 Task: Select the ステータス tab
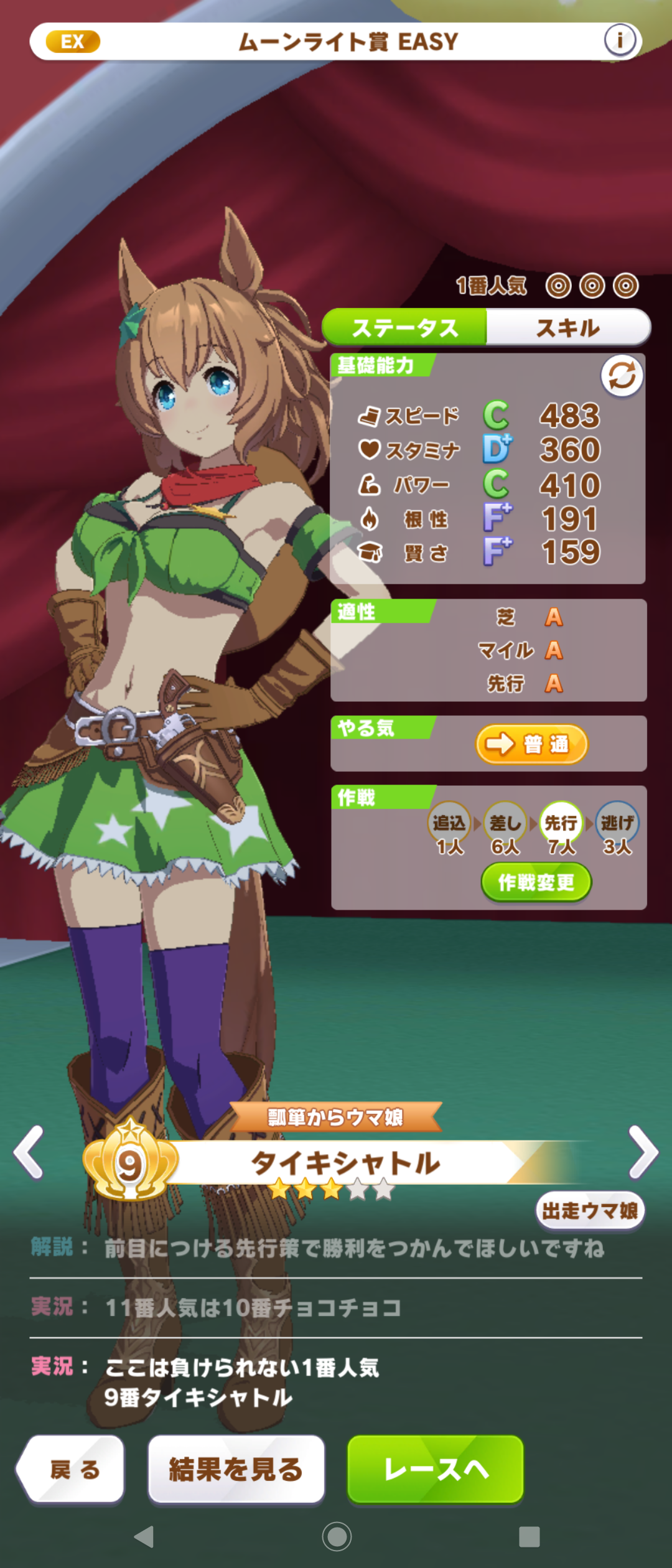(x=405, y=327)
